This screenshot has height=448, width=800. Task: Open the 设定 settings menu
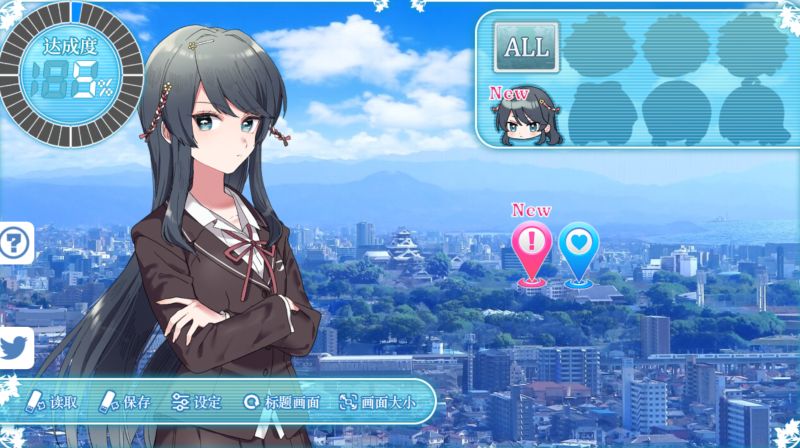coord(197,402)
